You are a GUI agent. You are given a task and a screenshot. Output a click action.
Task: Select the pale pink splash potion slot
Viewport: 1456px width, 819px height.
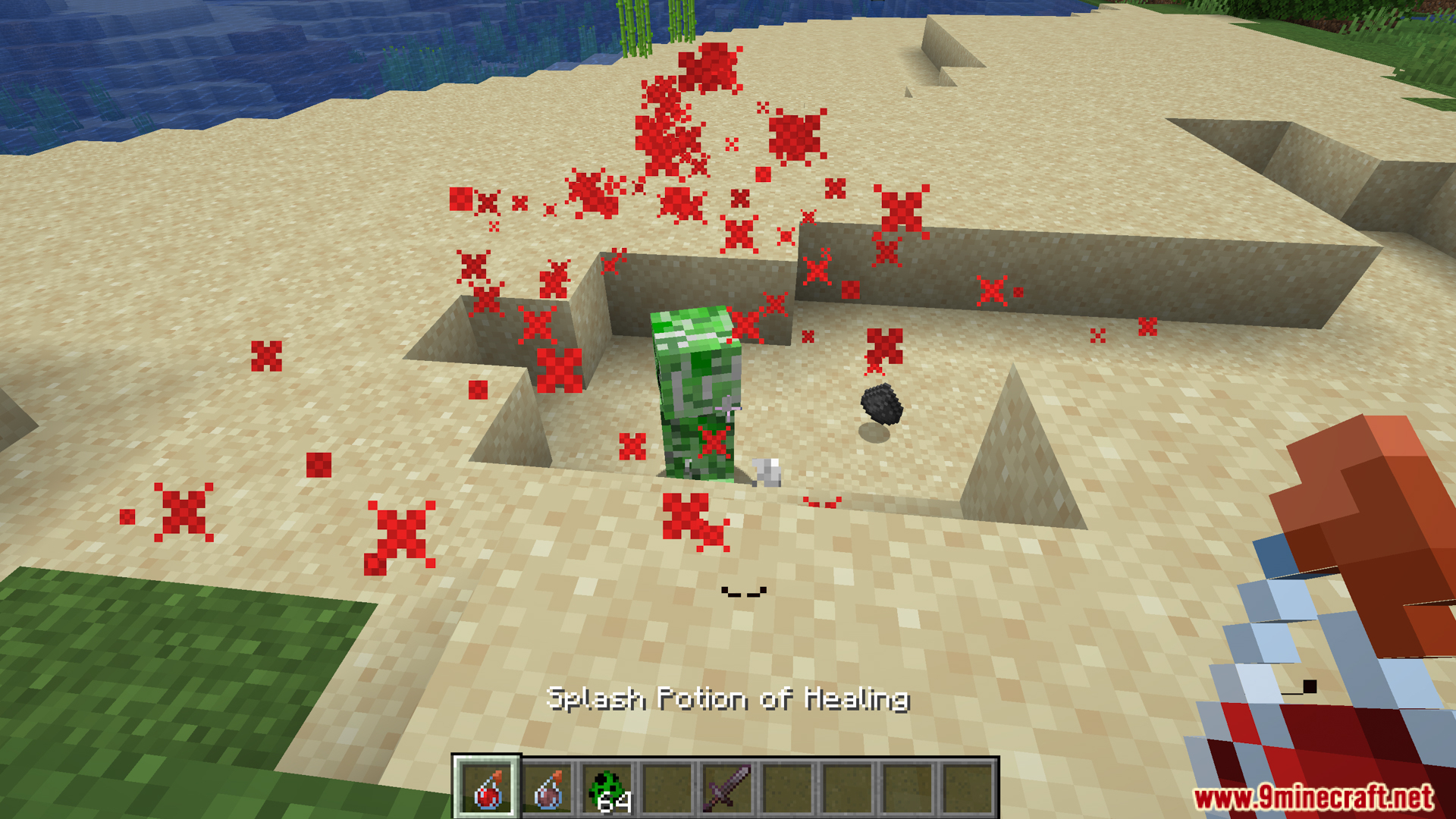pyautogui.click(x=548, y=789)
